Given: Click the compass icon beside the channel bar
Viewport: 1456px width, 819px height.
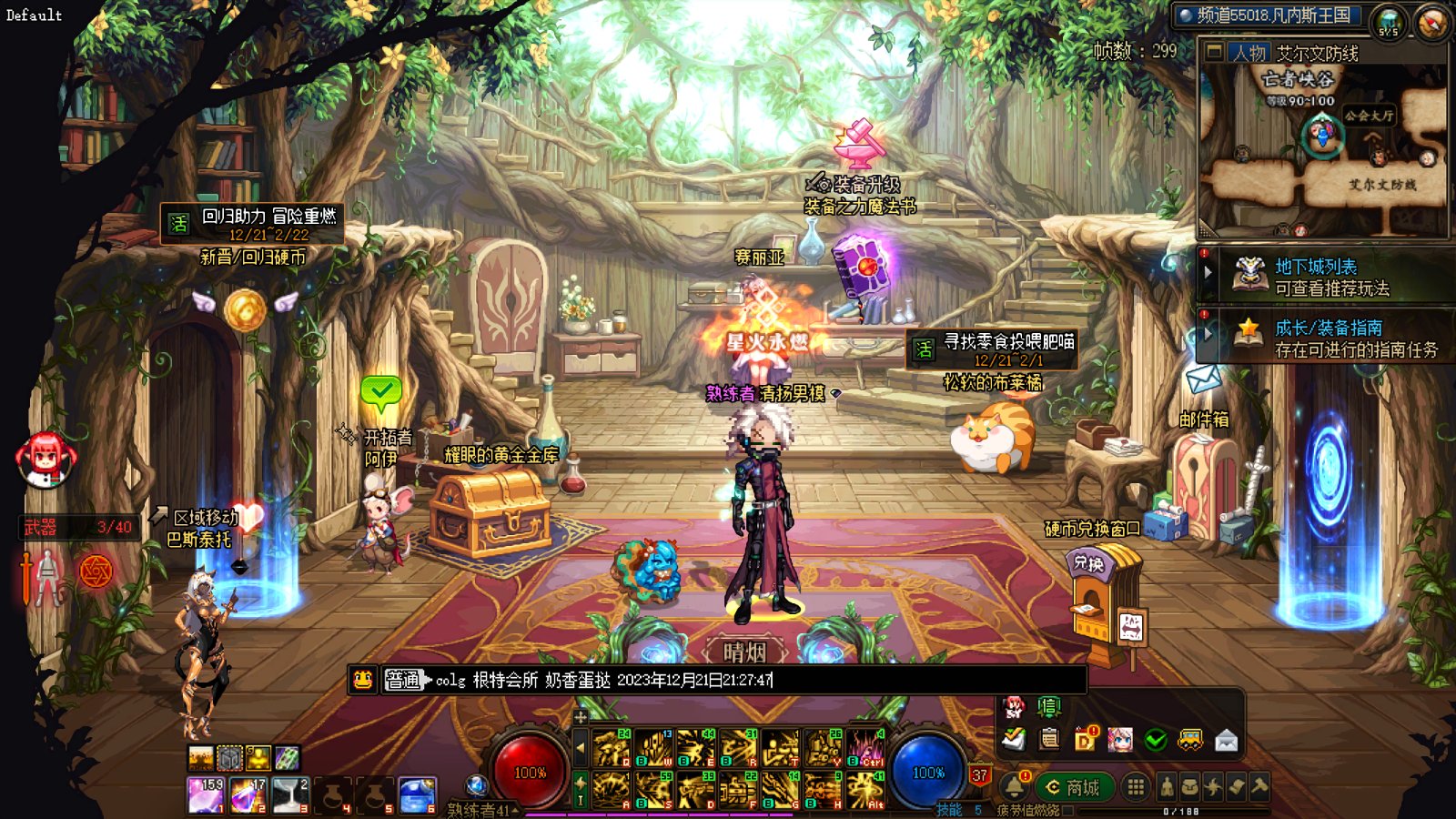Looking at the screenshot, I should [1431, 22].
